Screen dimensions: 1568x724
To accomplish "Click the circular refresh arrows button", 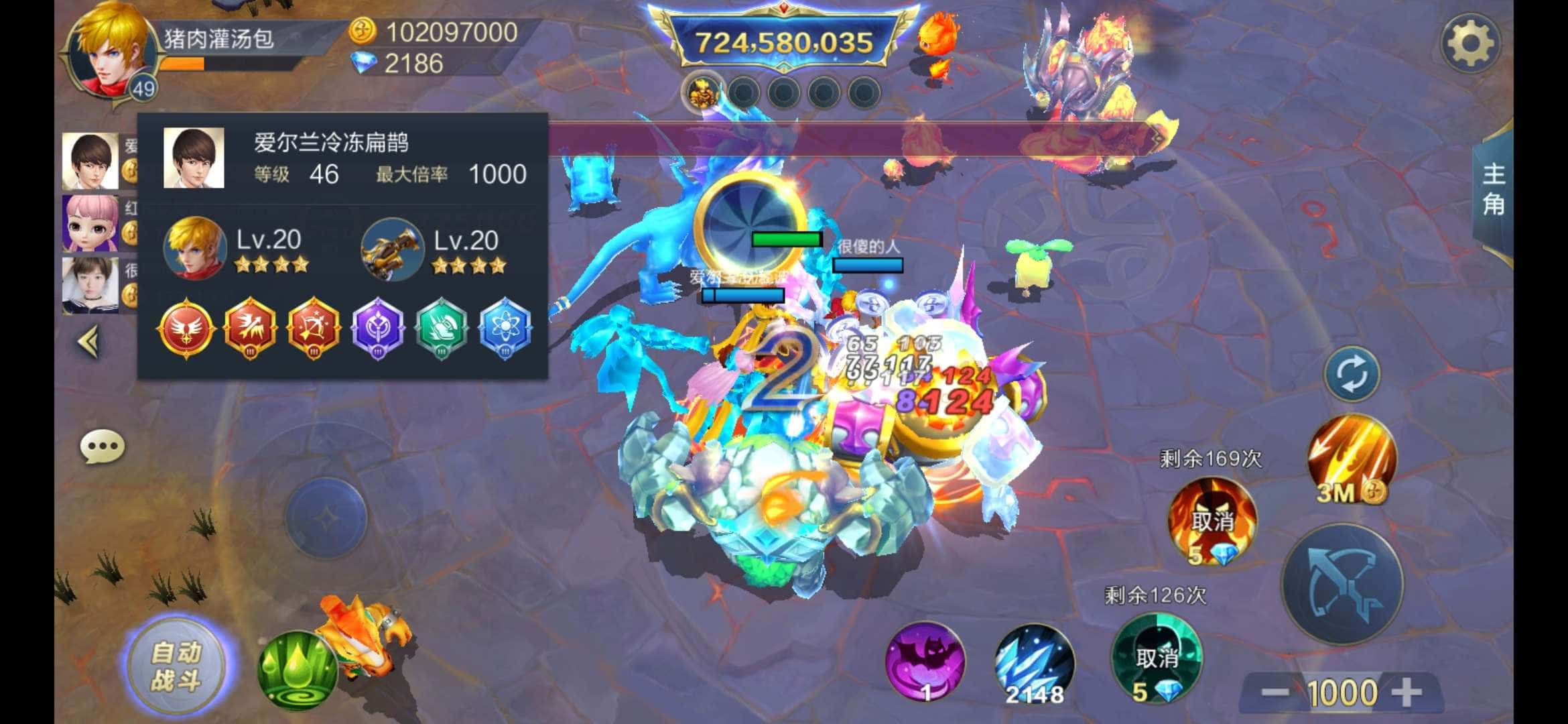I will click(x=1352, y=374).
